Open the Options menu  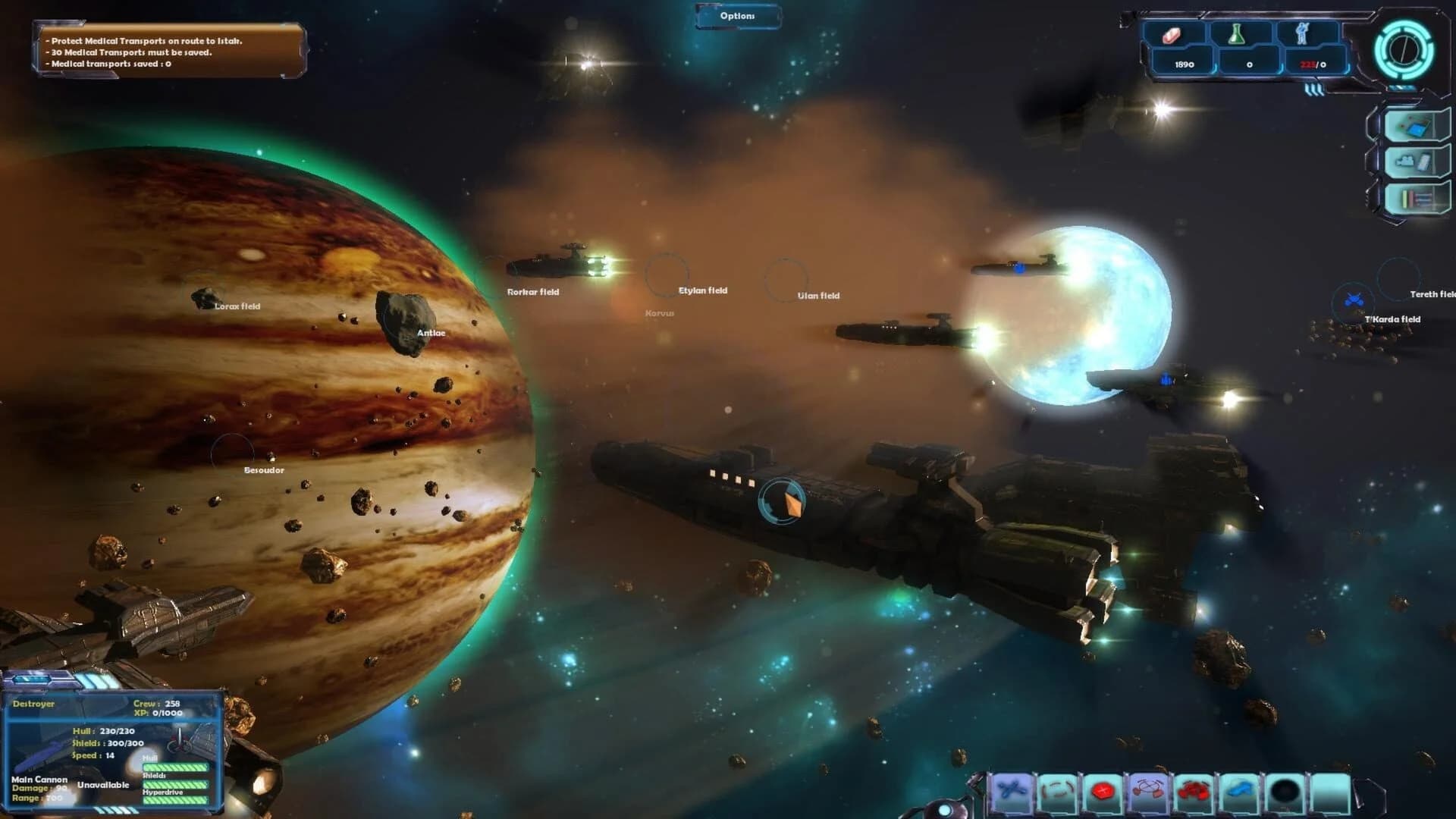tap(736, 14)
